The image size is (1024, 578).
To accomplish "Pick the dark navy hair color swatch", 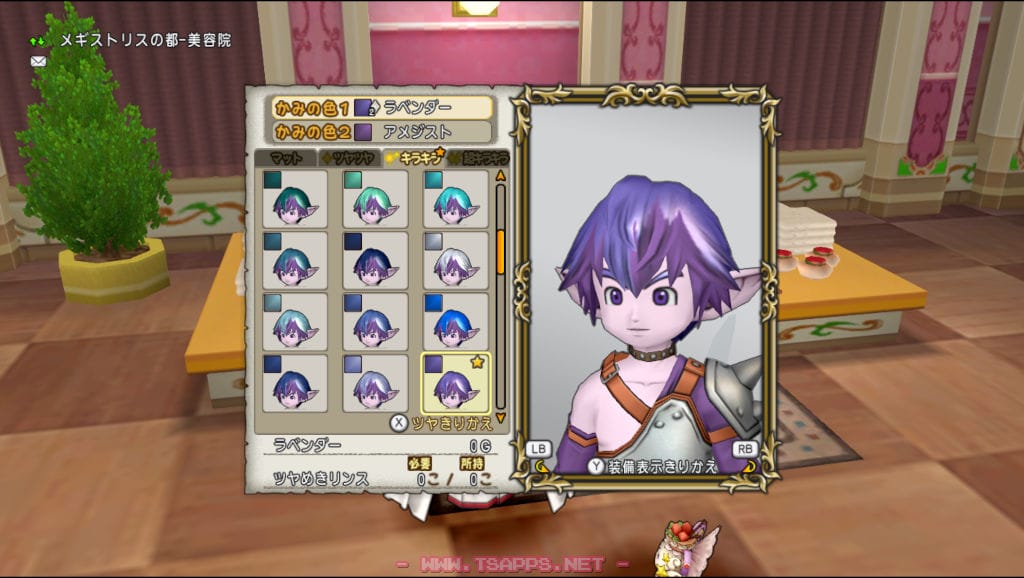I will coord(375,260).
